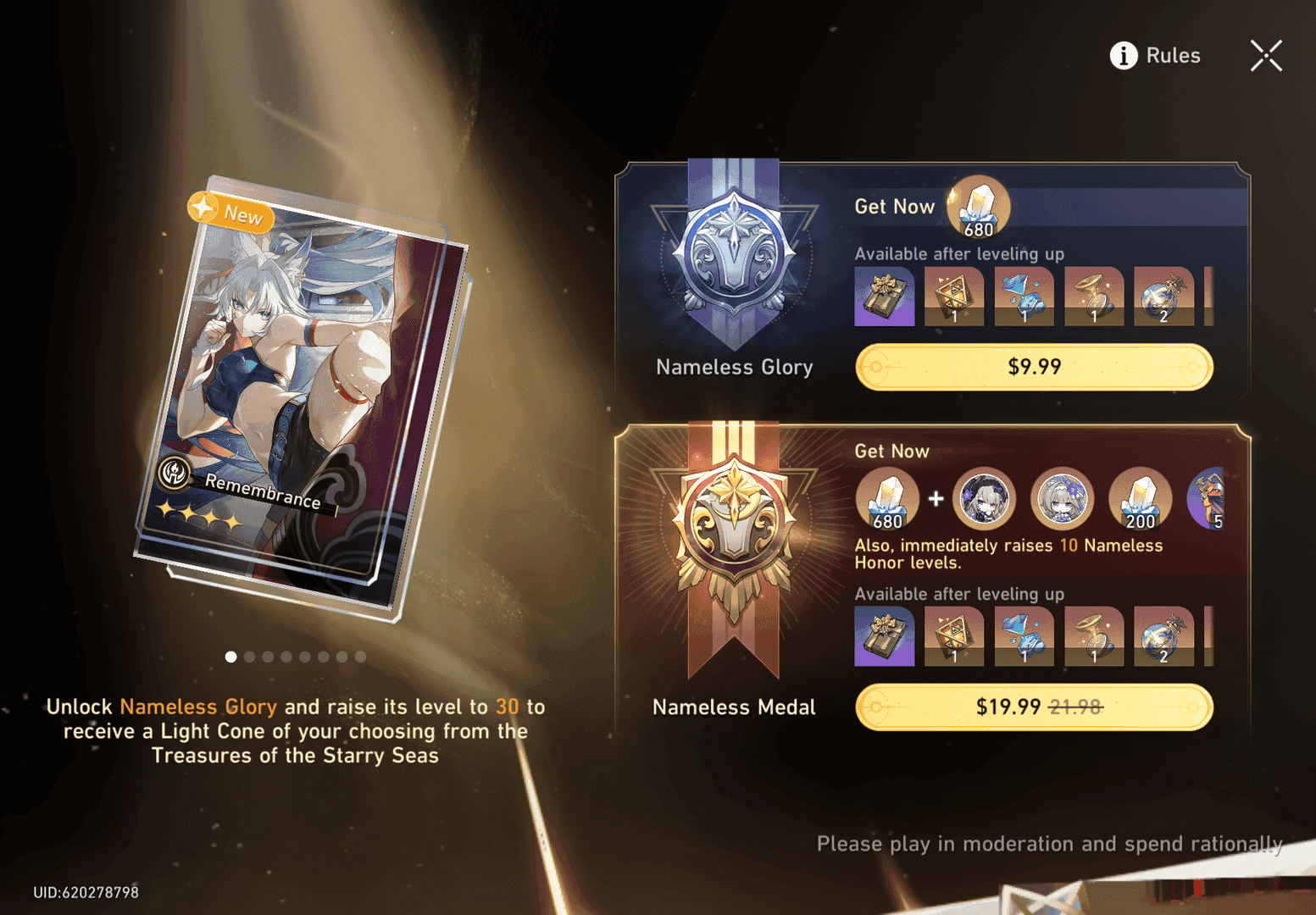Inspect Nameless Glory's orb reward with quantity 2
1316x915 pixels.
[1163, 297]
